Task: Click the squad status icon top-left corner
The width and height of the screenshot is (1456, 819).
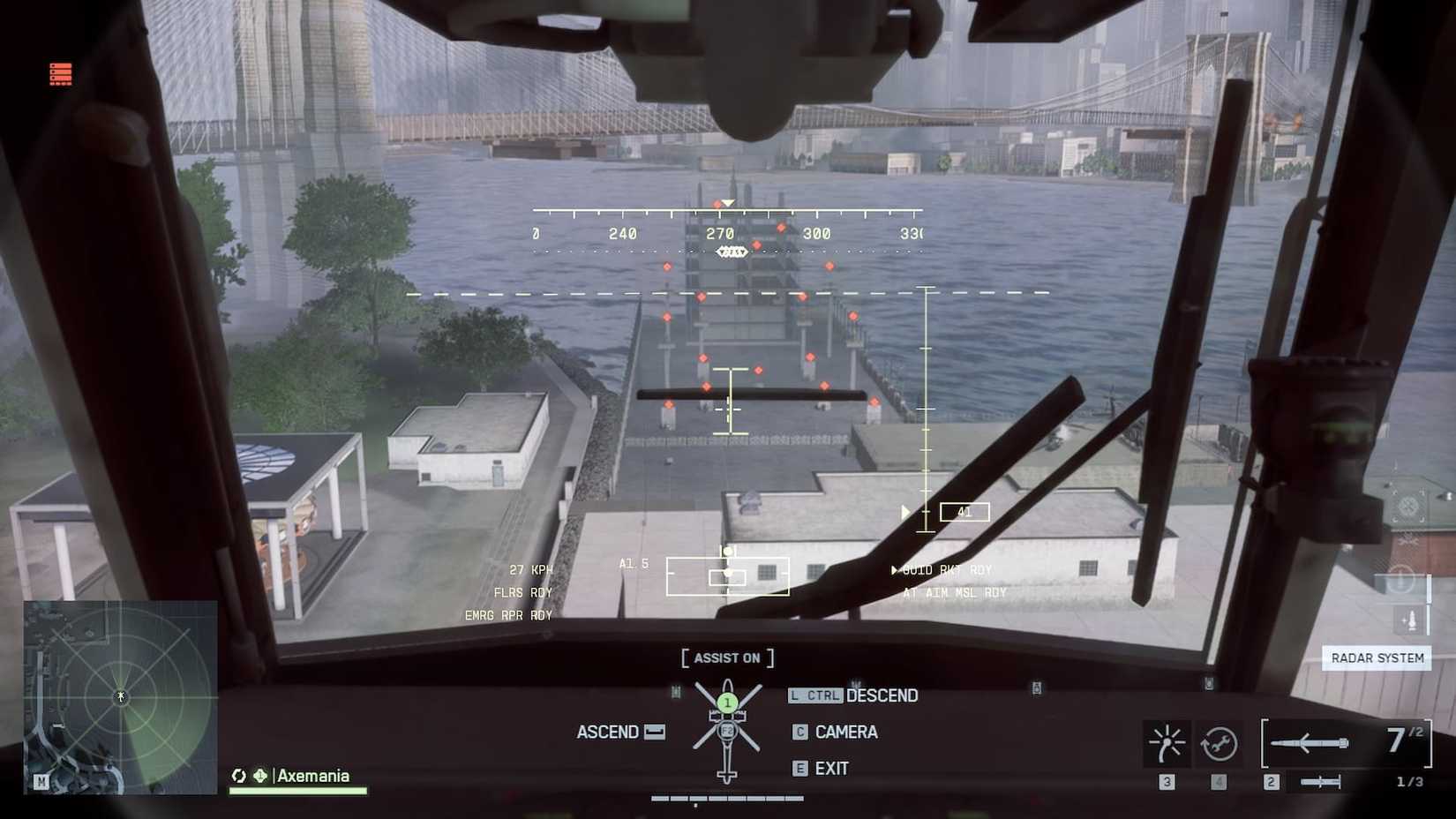Action: tap(58, 74)
